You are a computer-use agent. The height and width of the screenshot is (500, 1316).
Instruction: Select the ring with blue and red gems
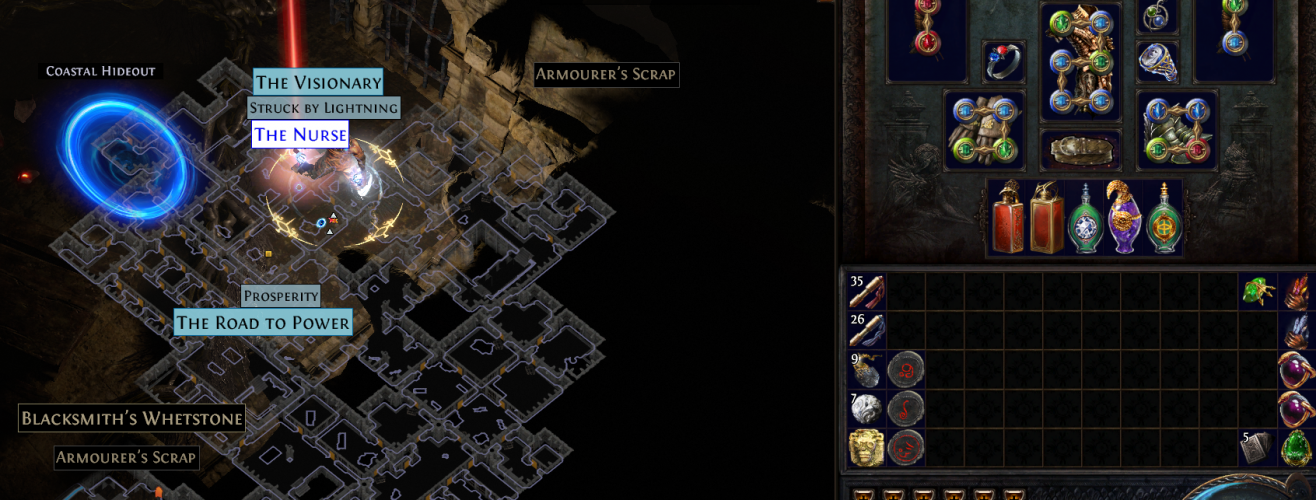1003,60
